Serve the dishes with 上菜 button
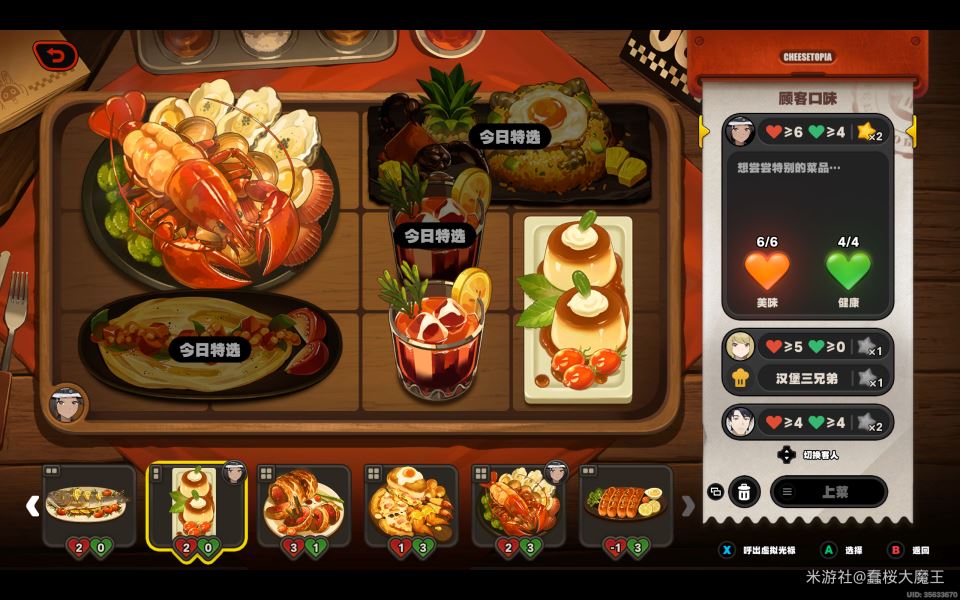 [x=828, y=491]
